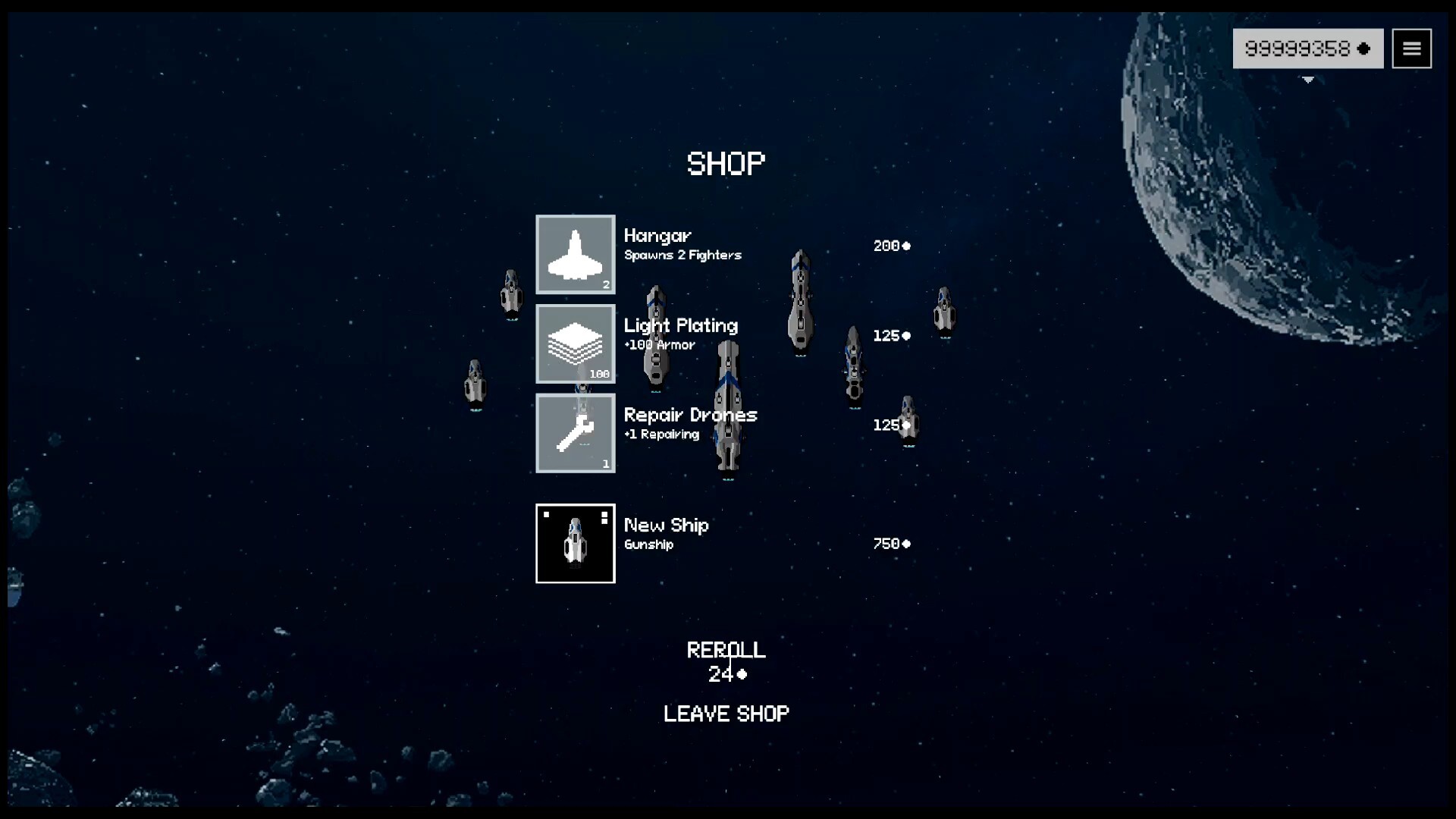
Task: Select the Hangar fighter icon
Action: pyautogui.click(x=575, y=255)
